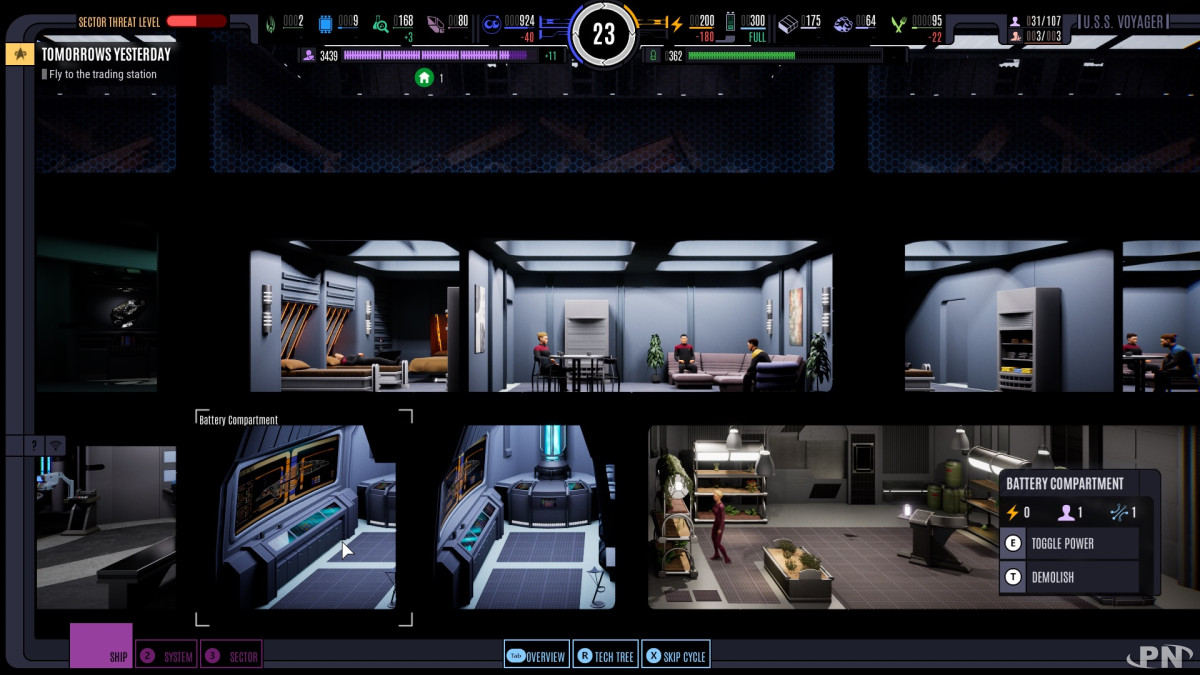1200x675 pixels.
Task: Open the ship Overview
Action: [x=536, y=656]
